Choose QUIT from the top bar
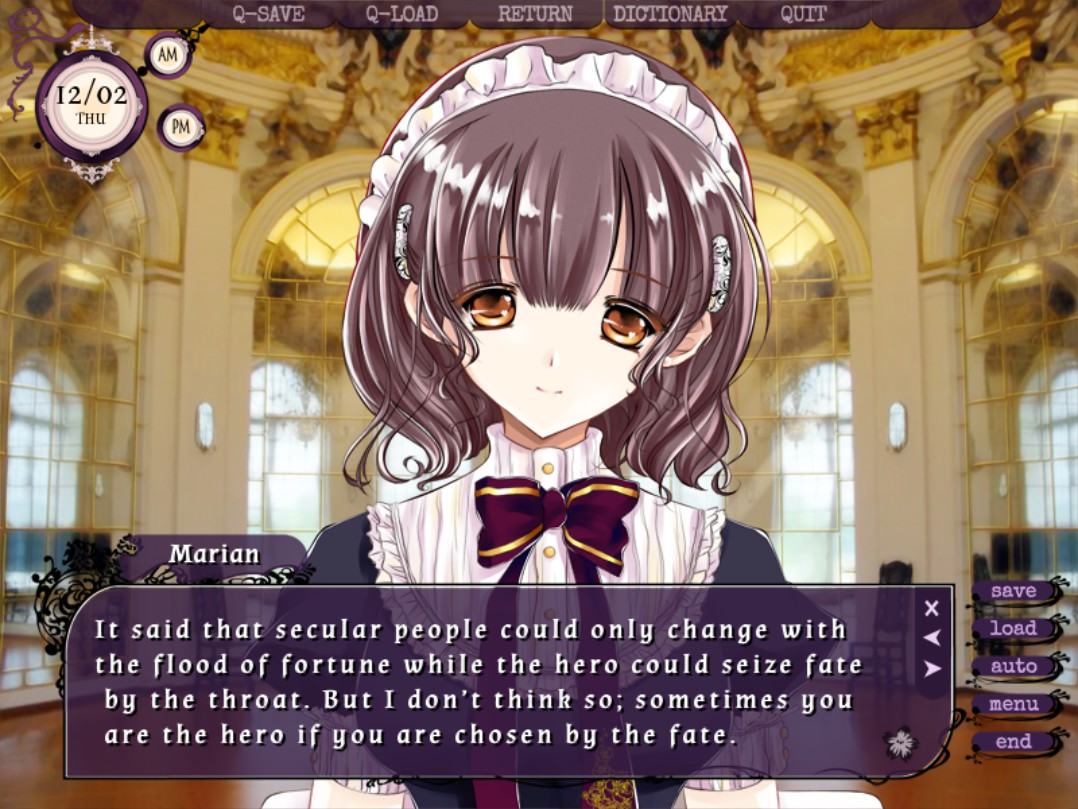The image size is (1078, 809). tap(804, 14)
